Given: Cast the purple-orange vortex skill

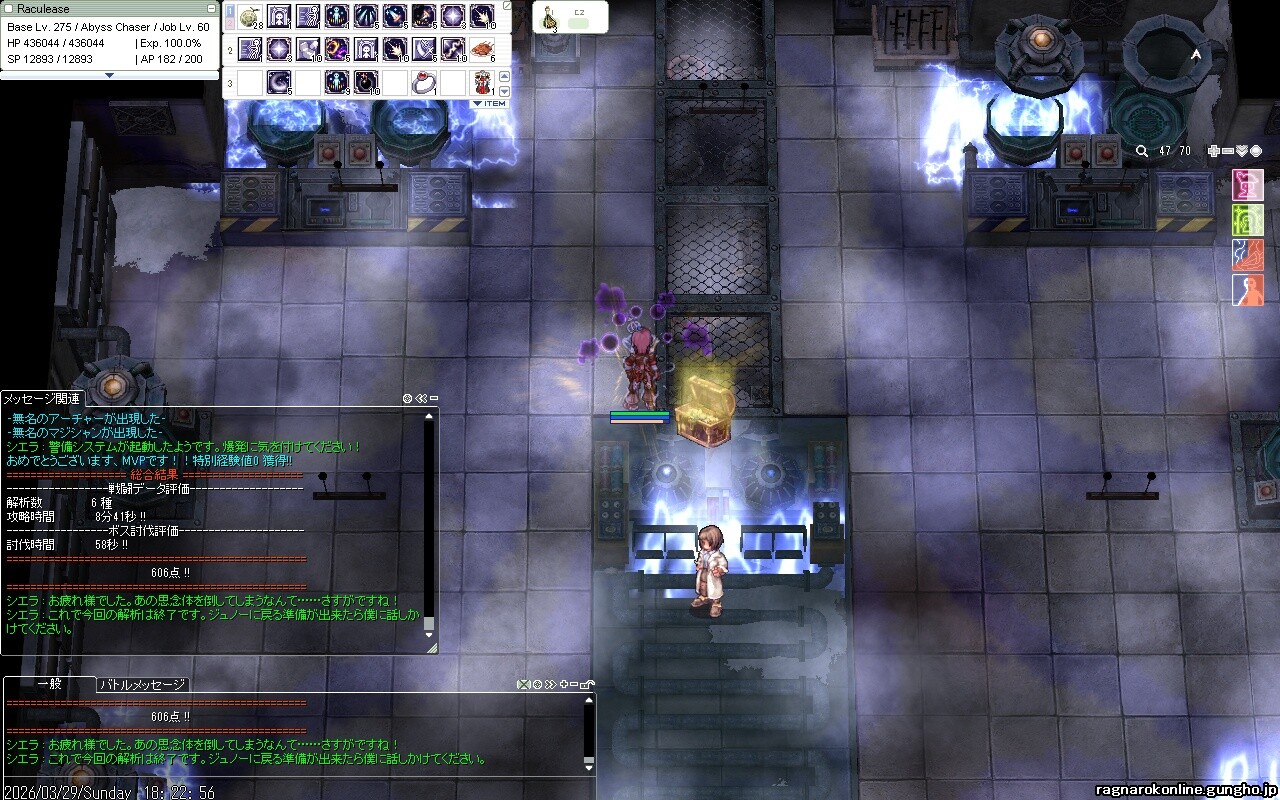Looking at the screenshot, I should click(x=337, y=48).
